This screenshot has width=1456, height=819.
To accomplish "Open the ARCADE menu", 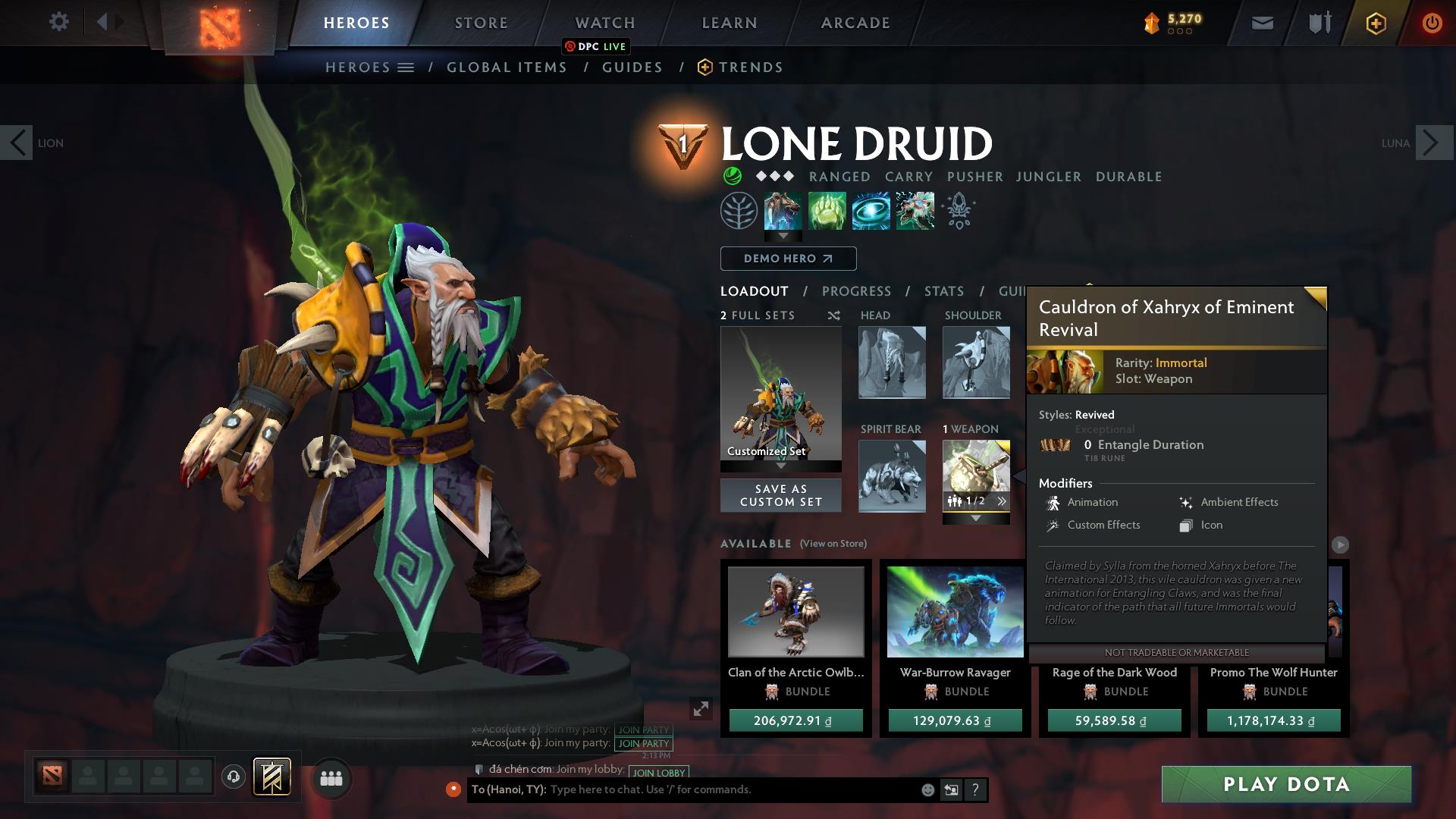I will pyautogui.click(x=854, y=22).
